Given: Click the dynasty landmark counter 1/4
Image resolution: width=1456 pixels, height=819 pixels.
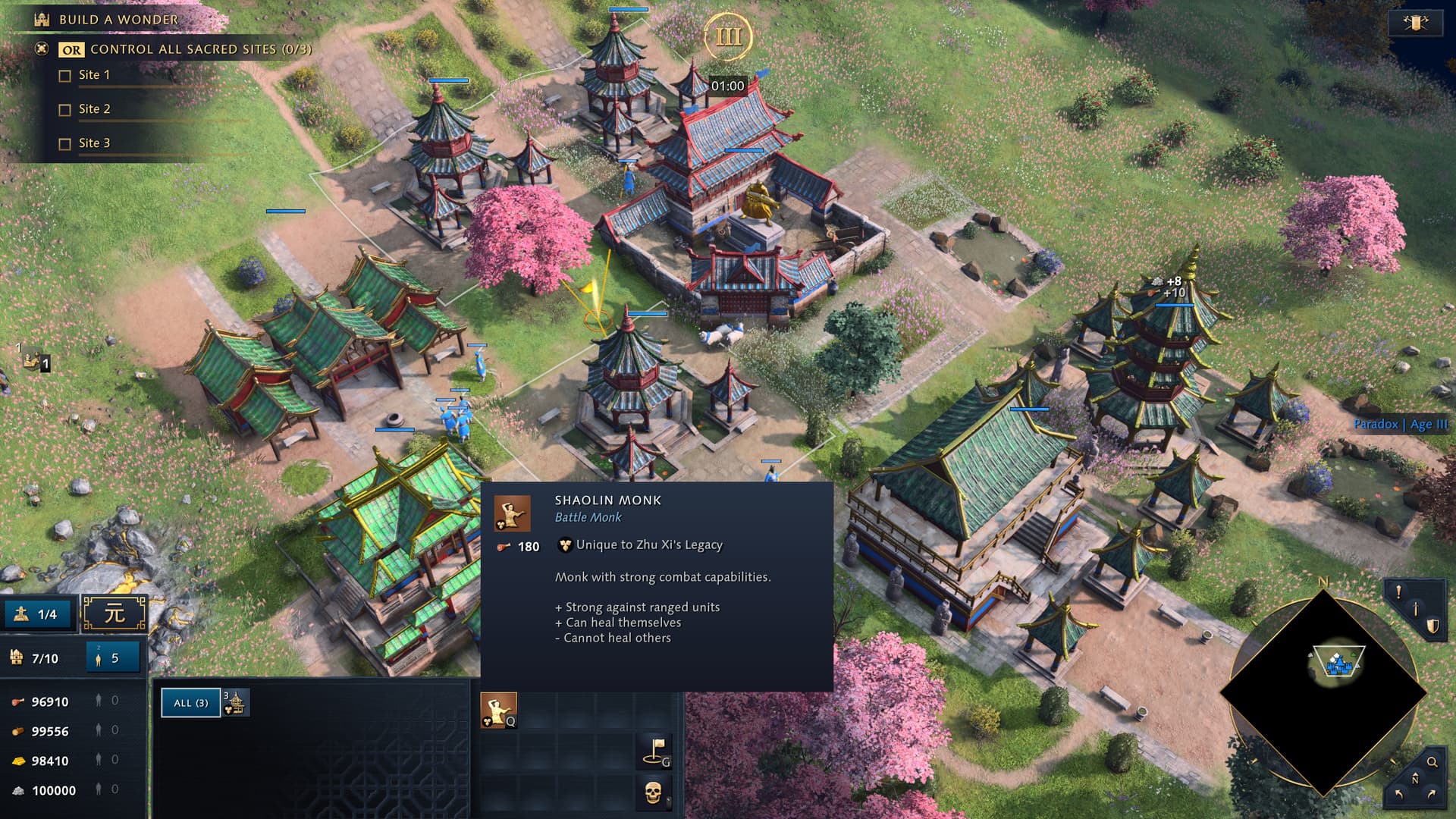Looking at the screenshot, I should point(39,614).
